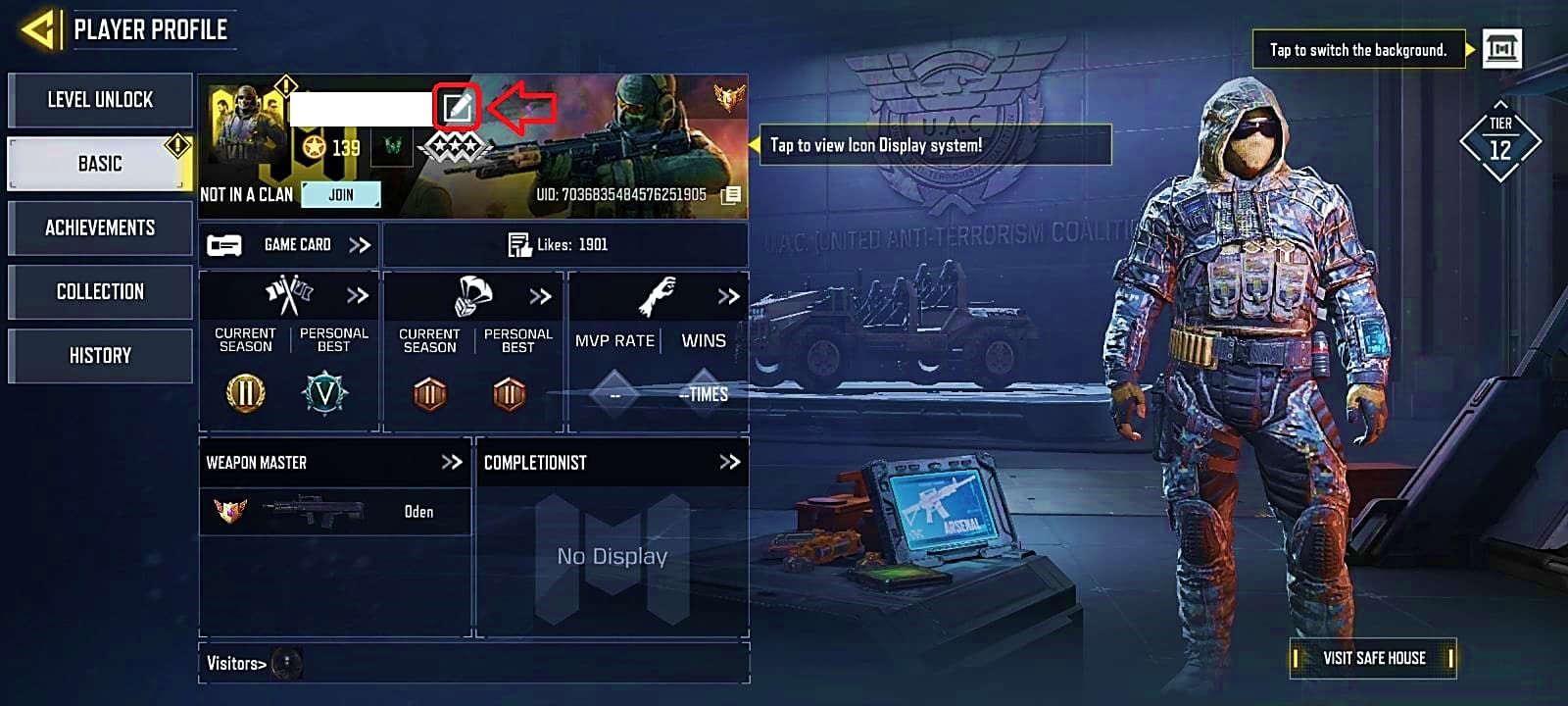Expand the MVP Rate and Wins stats

pos(727,296)
